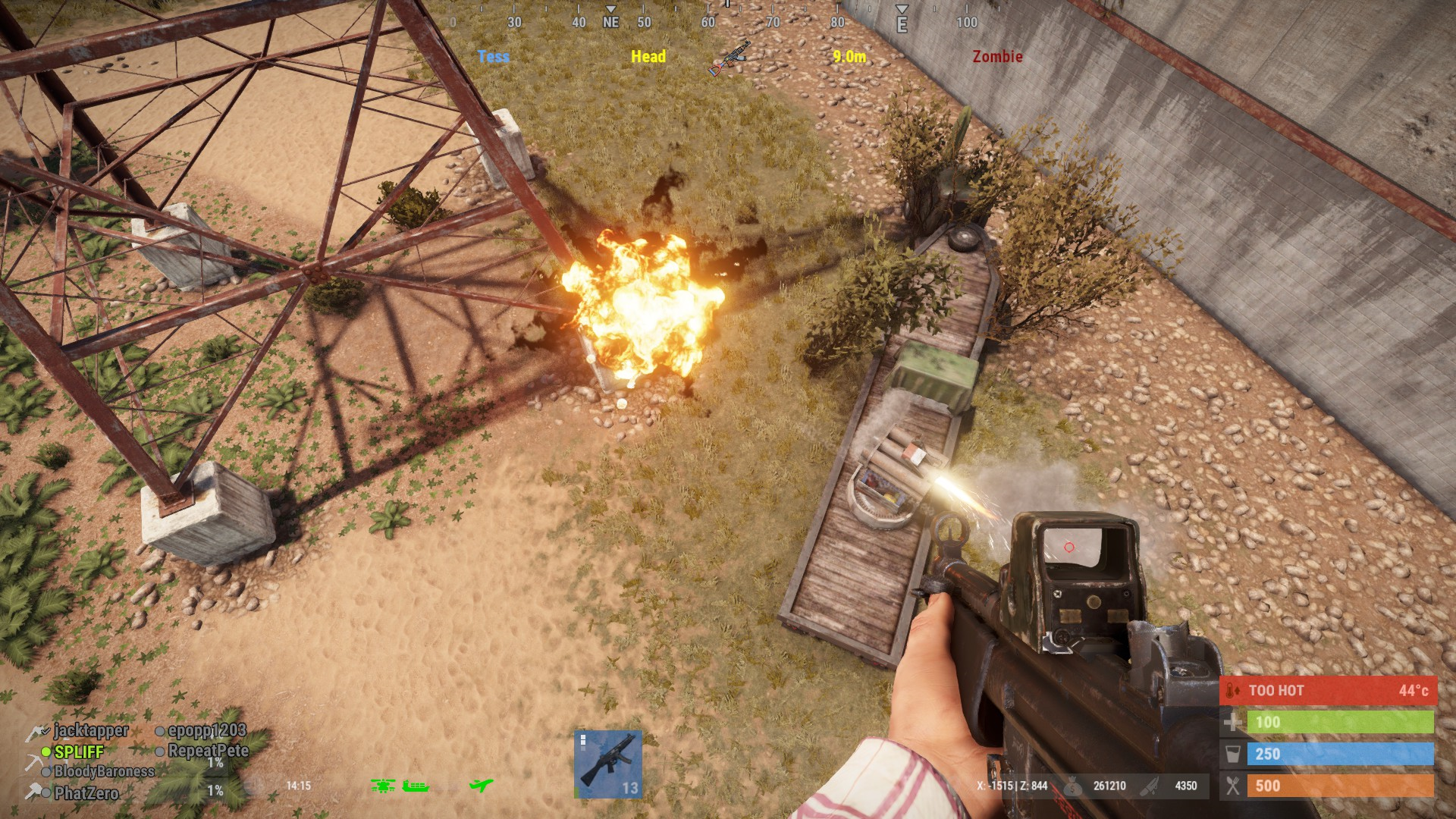Viewport: 1456px width, 819px height.
Task: Choose PhatZero from the team list
Action: pos(86,793)
